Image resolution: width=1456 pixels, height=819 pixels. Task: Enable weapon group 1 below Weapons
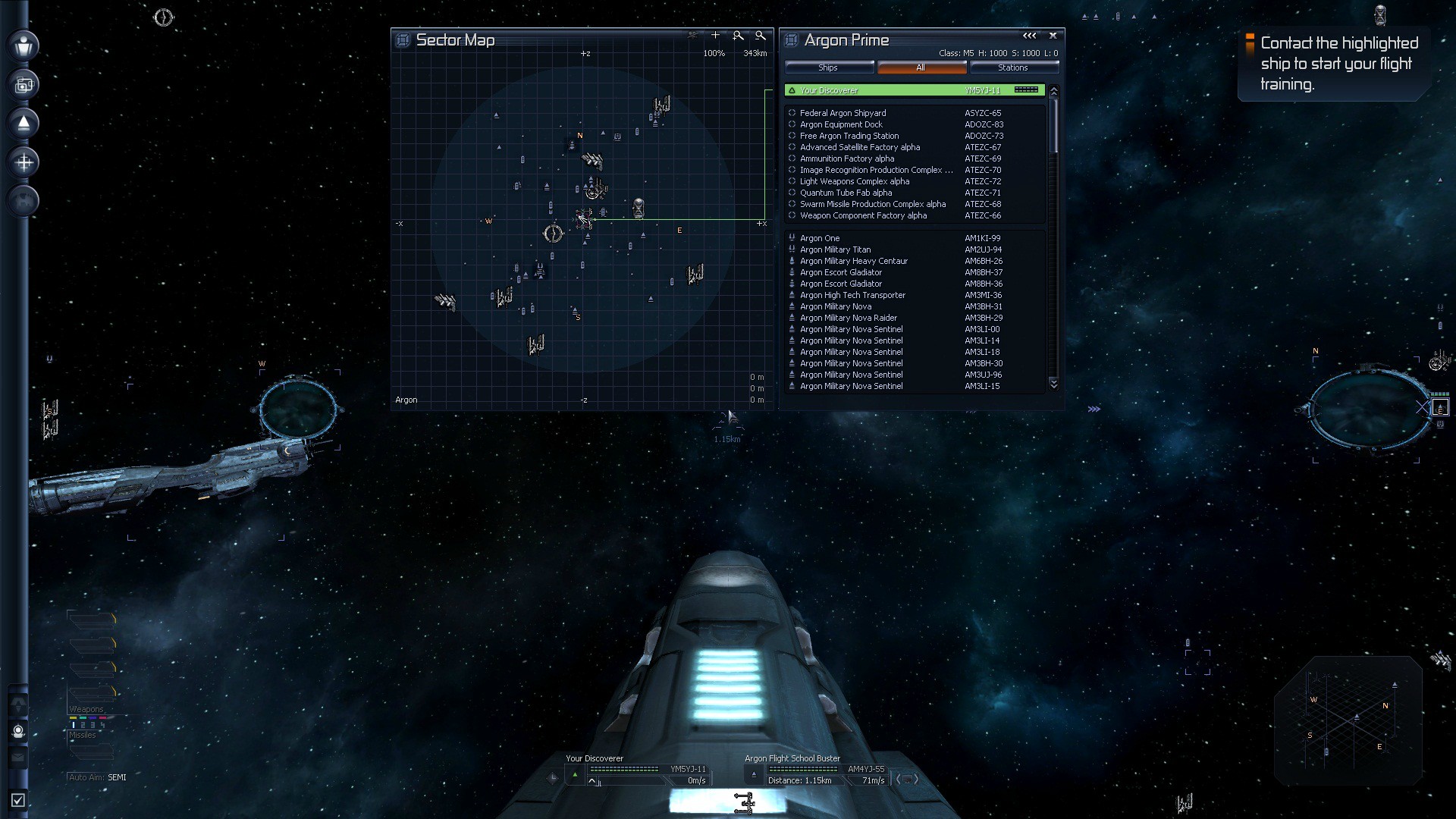[x=74, y=725]
